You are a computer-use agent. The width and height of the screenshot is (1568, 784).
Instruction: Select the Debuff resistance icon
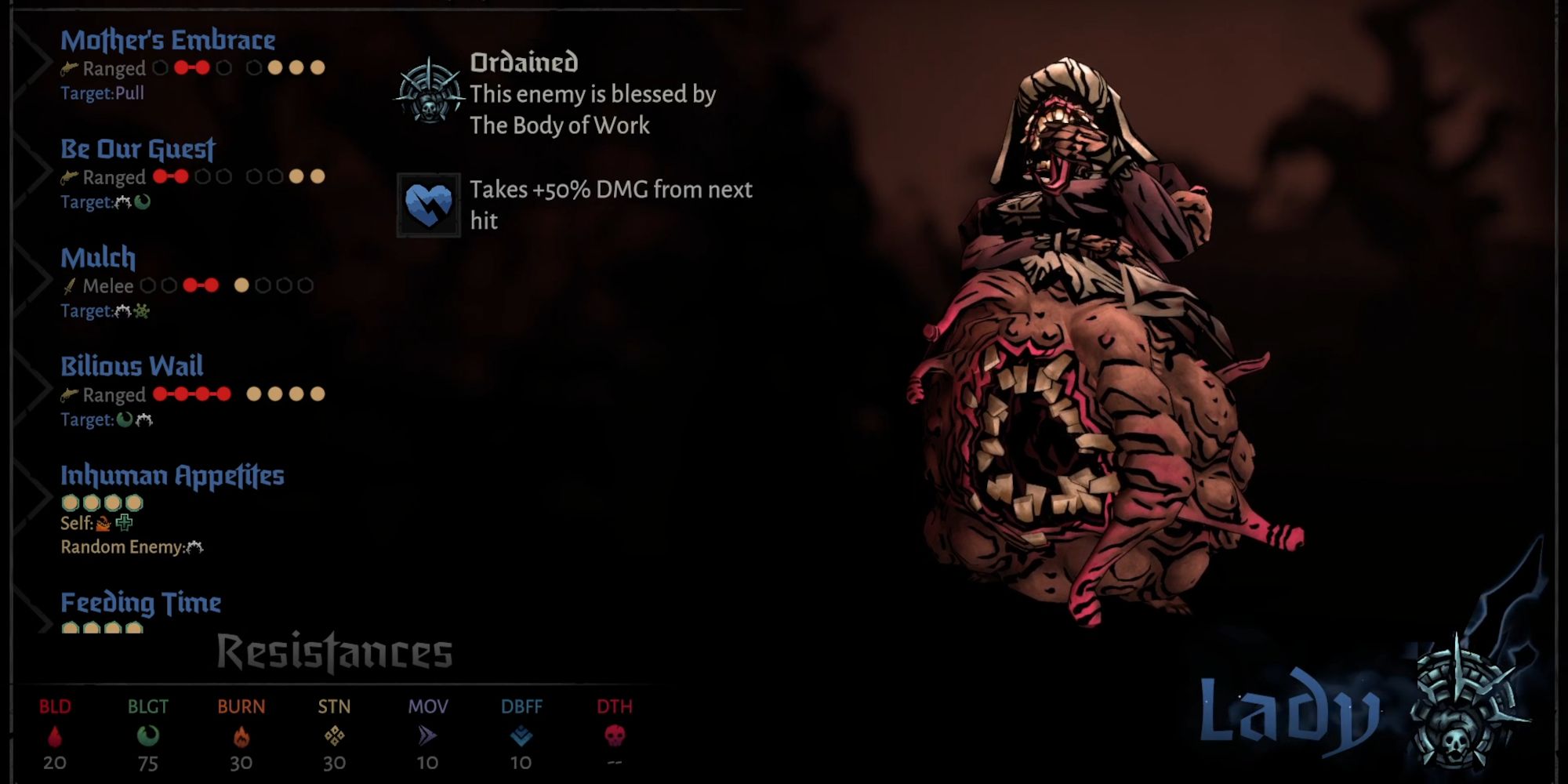521,735
